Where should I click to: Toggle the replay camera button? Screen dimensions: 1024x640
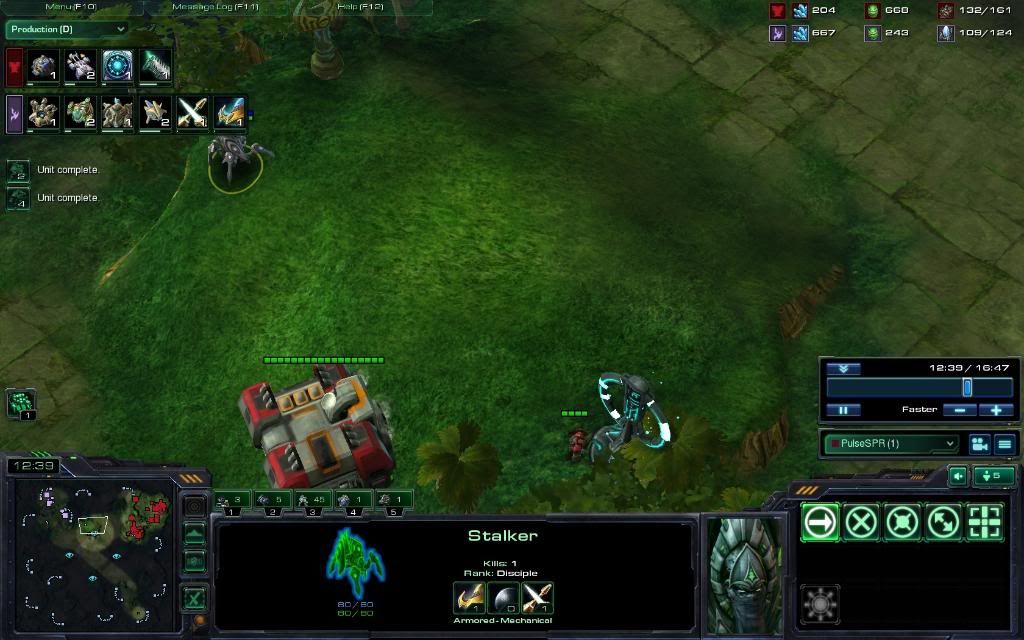(979, 443)
